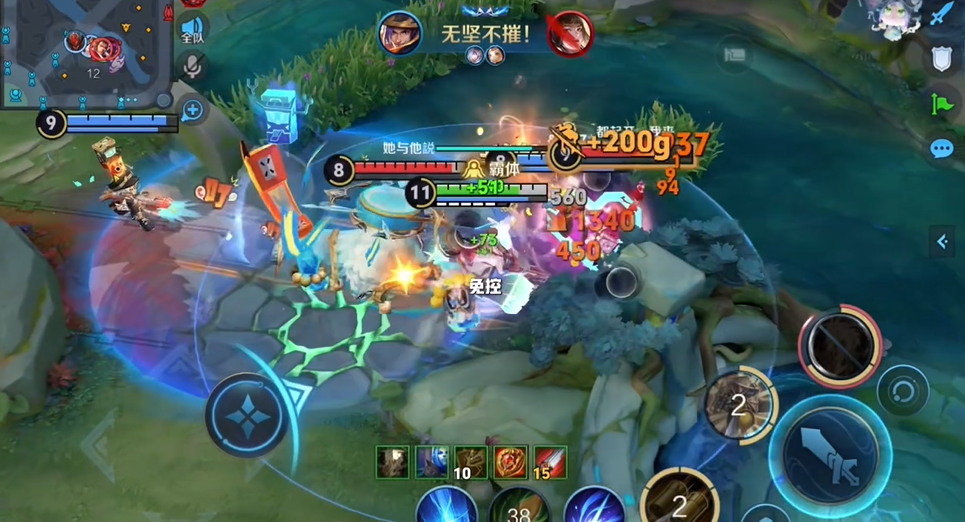The image size is (965, 522).
Task: Open the quick chat plus bubble
Action: click(193, 110)
